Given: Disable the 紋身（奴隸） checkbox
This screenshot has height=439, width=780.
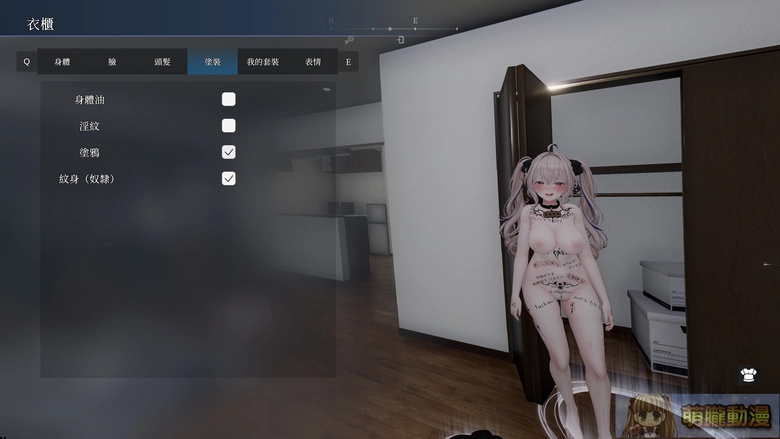Looking at the screenshot, I should click(229, 178).
